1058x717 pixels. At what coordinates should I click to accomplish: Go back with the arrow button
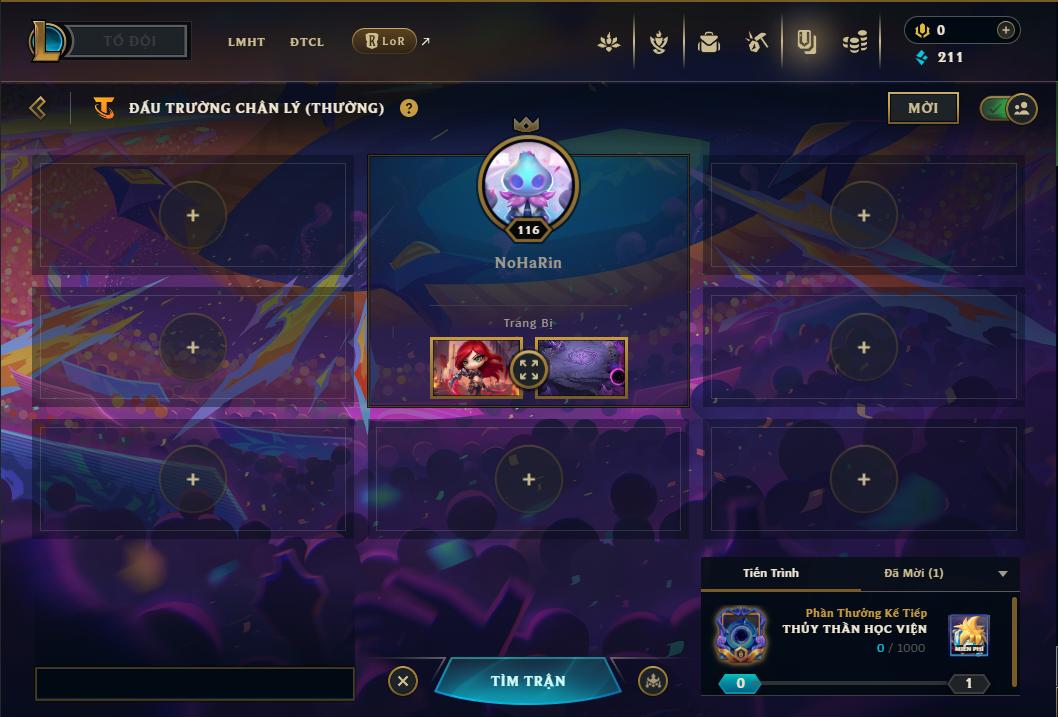point(38,107)
